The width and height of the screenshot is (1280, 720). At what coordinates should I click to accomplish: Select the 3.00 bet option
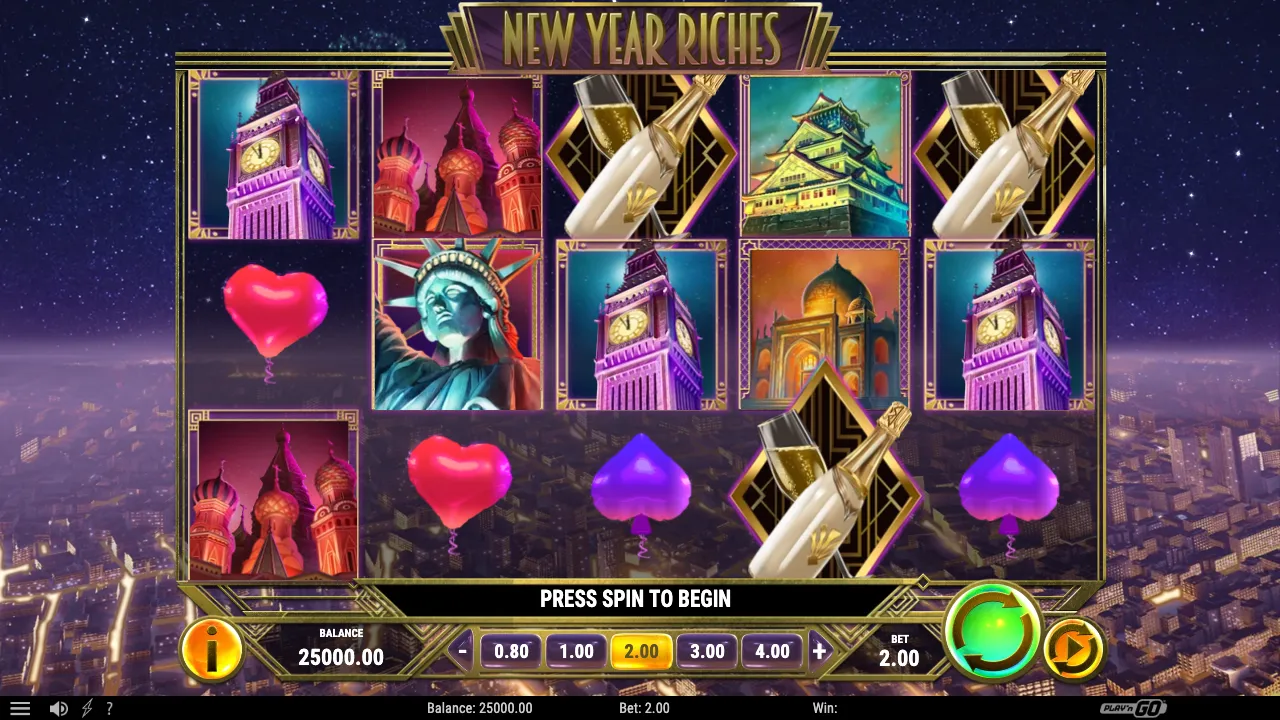(x=707, y=651)
